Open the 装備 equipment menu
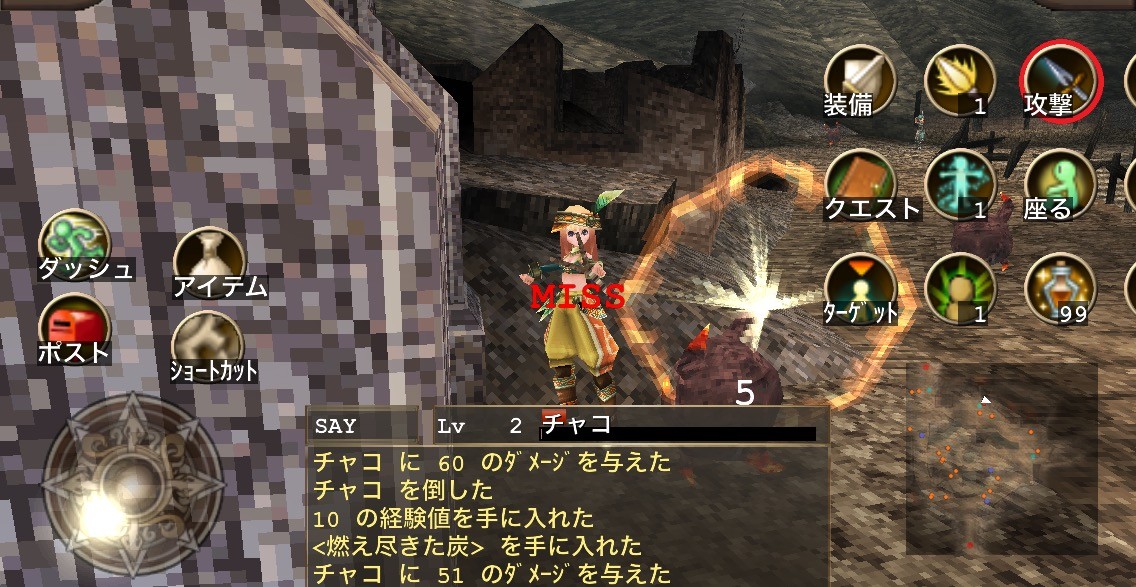Viewport: 1136px width, 587px height. coord(859,82)
